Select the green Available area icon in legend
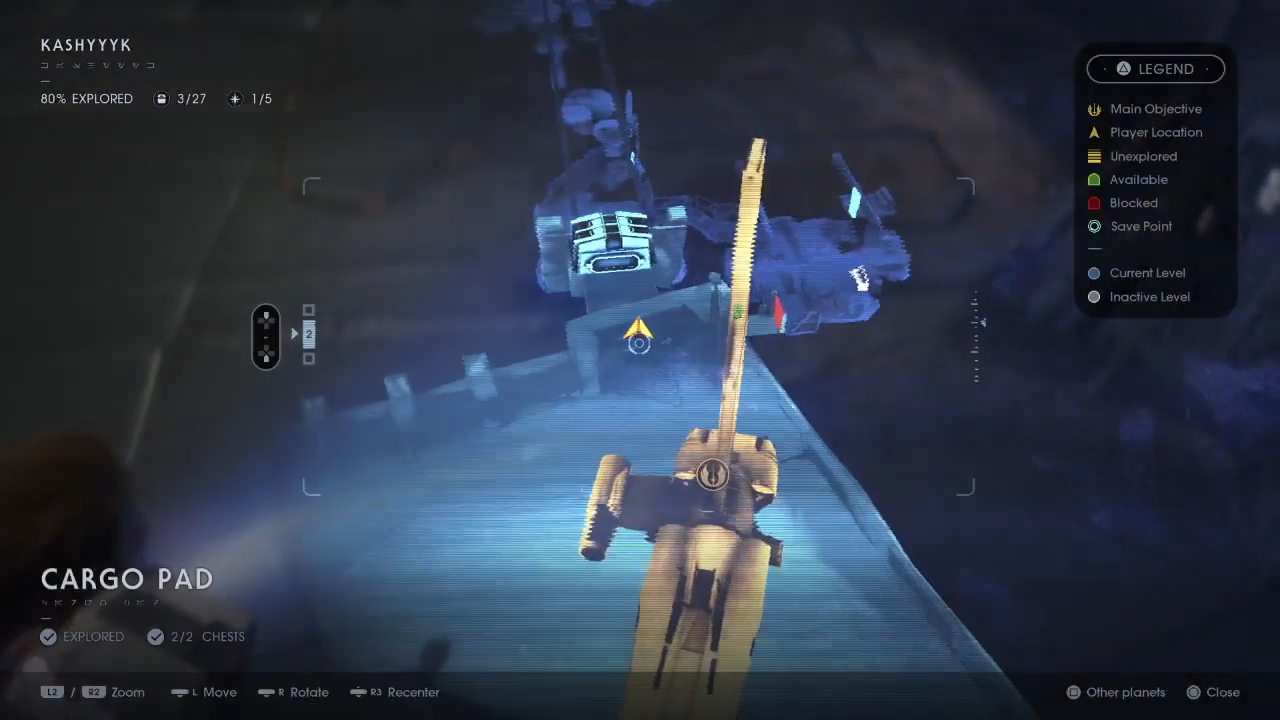The width and height of the screenshot is (1280, 720). [1094, 179]
